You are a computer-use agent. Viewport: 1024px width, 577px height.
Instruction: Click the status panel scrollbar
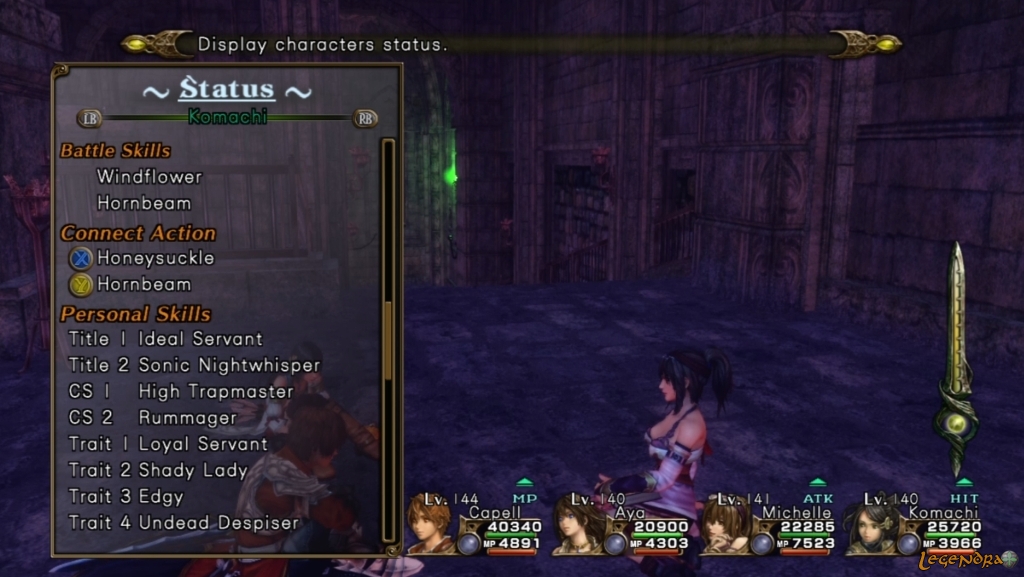click(388, 340)
